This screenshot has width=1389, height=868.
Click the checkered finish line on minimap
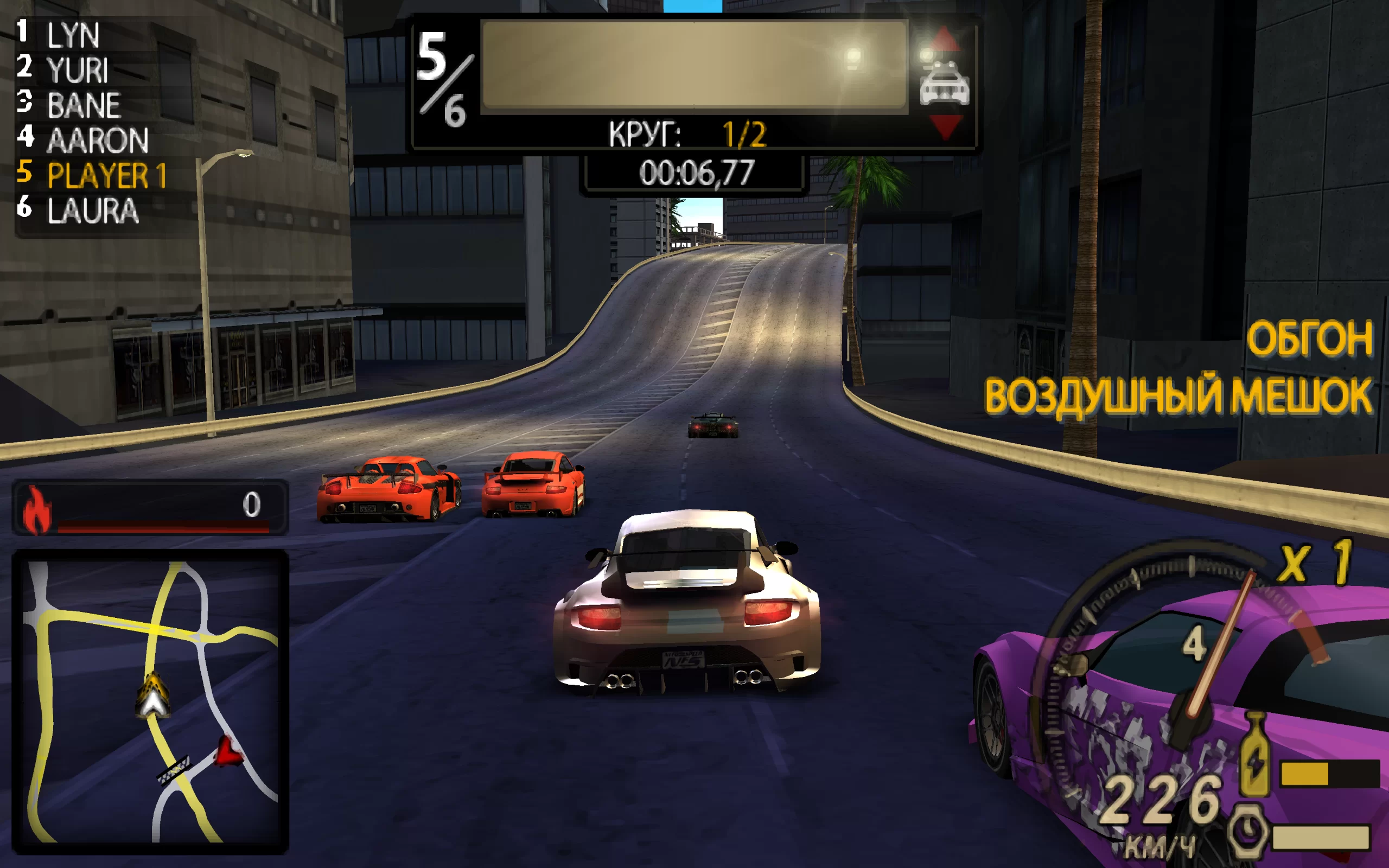pyautogui.click(x=174, y=769)
